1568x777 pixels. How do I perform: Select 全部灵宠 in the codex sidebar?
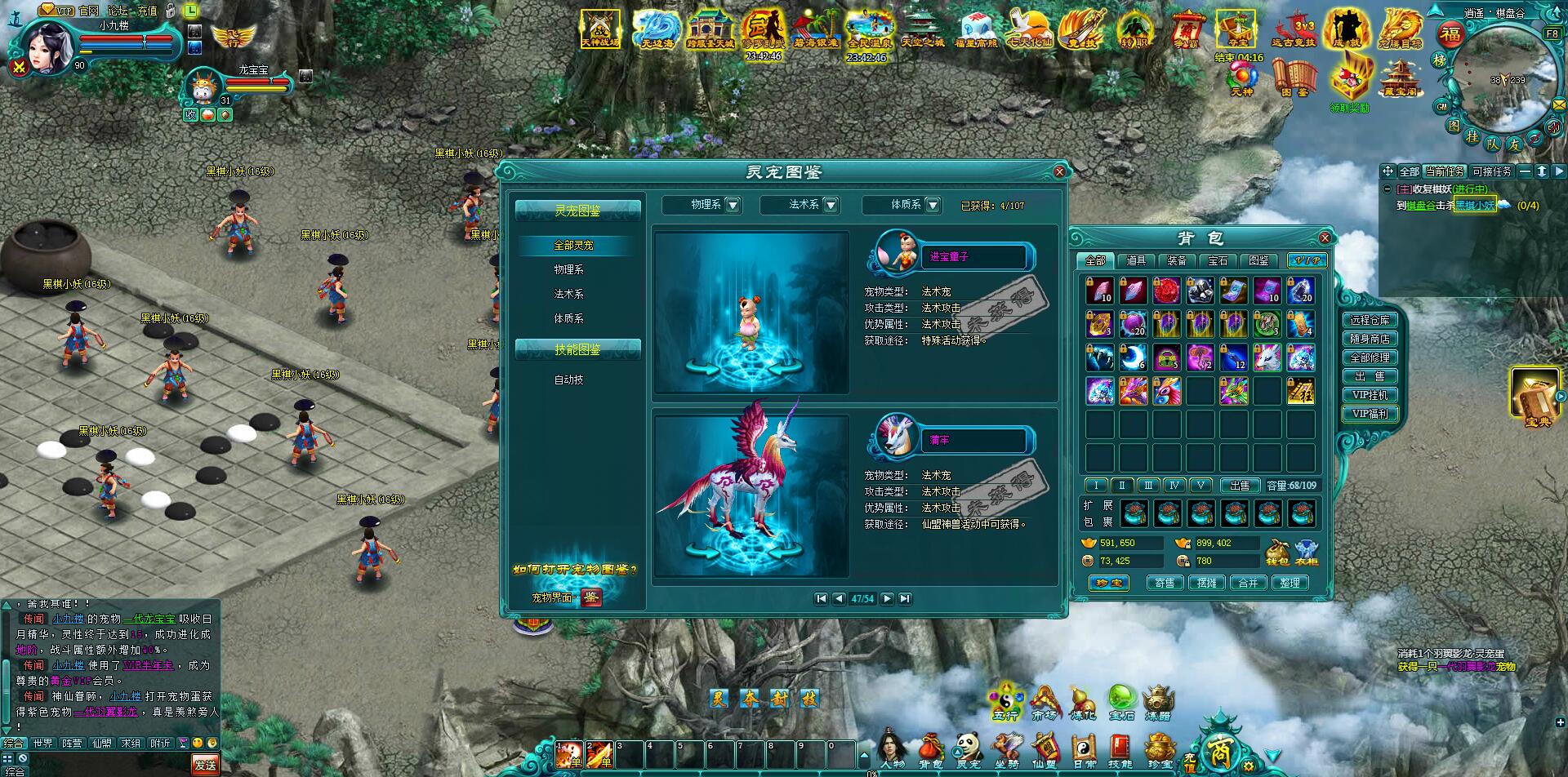click(573, 245)
